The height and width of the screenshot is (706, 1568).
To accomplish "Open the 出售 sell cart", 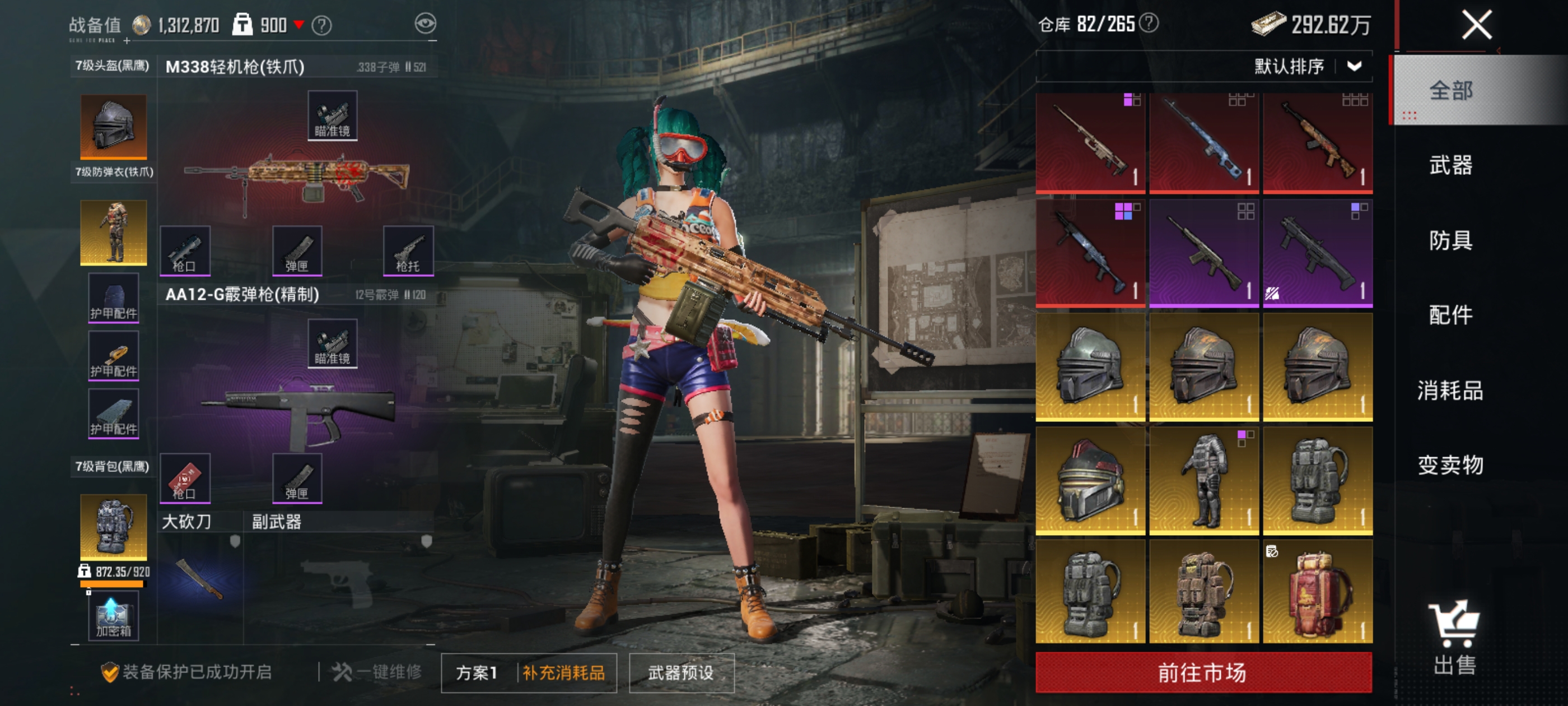I will click(x=1454, y=638).
